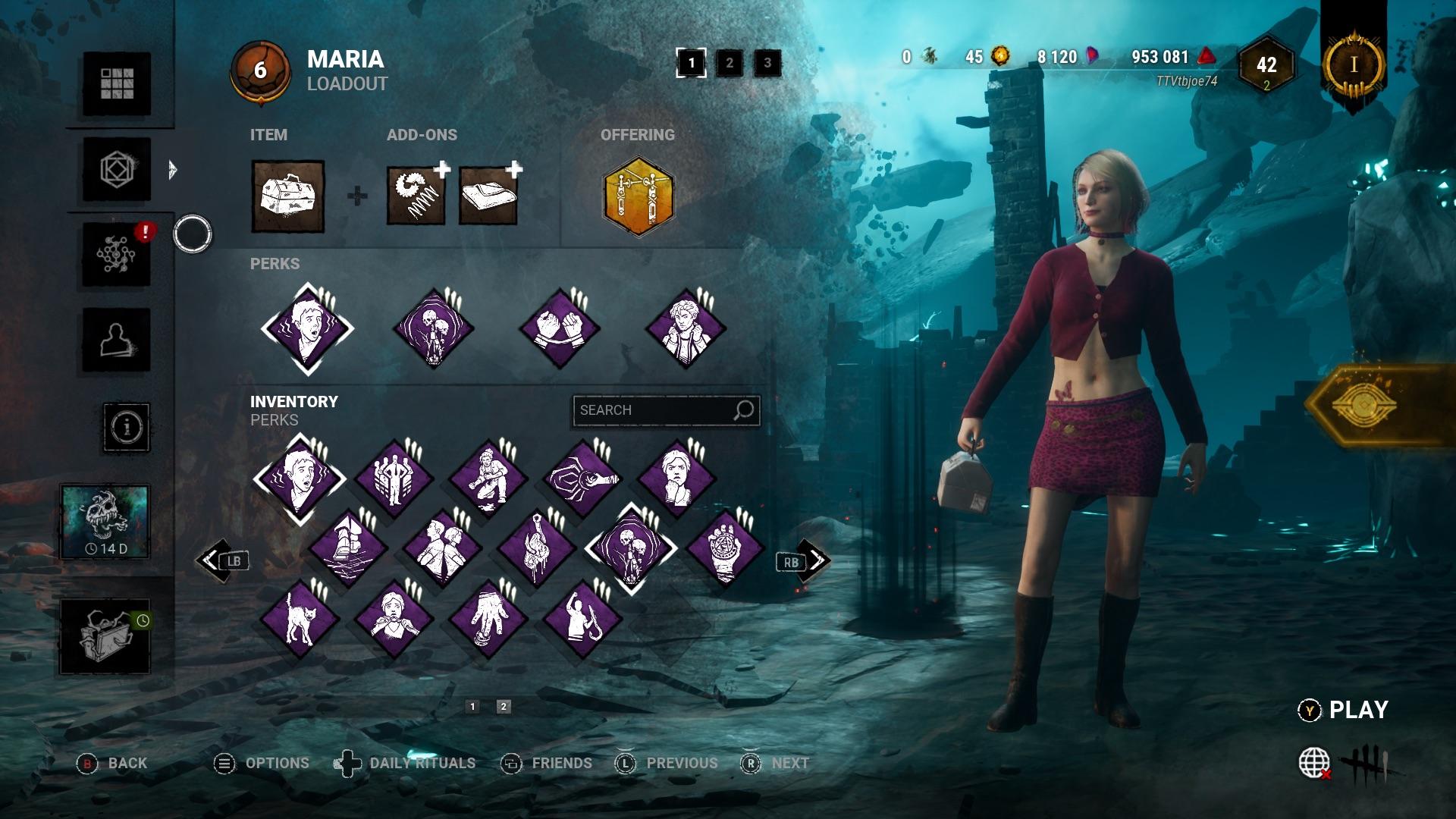Switch to loadout preset 2
The image size is (1456, 819).
coord(730,63)
